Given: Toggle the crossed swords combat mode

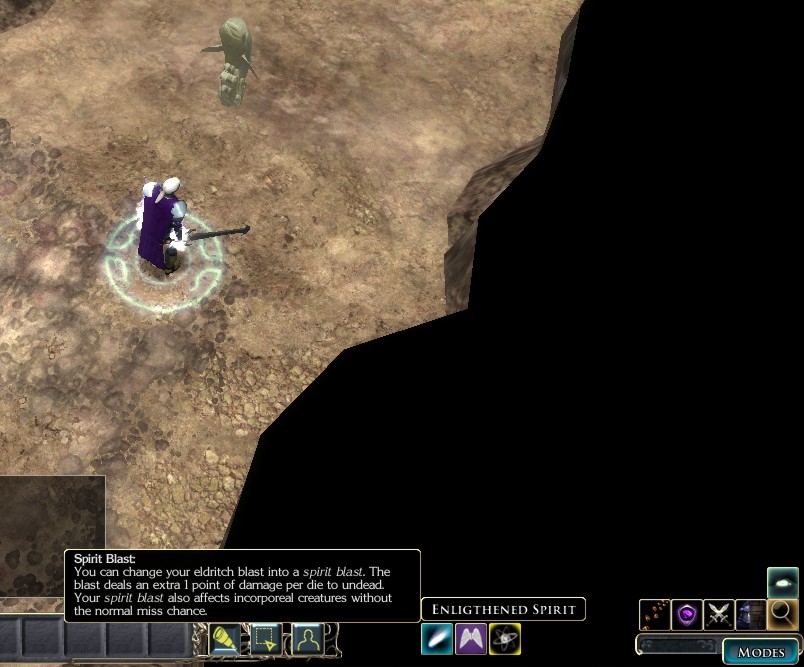Looking at the screenshot, I should coord(719,614).
